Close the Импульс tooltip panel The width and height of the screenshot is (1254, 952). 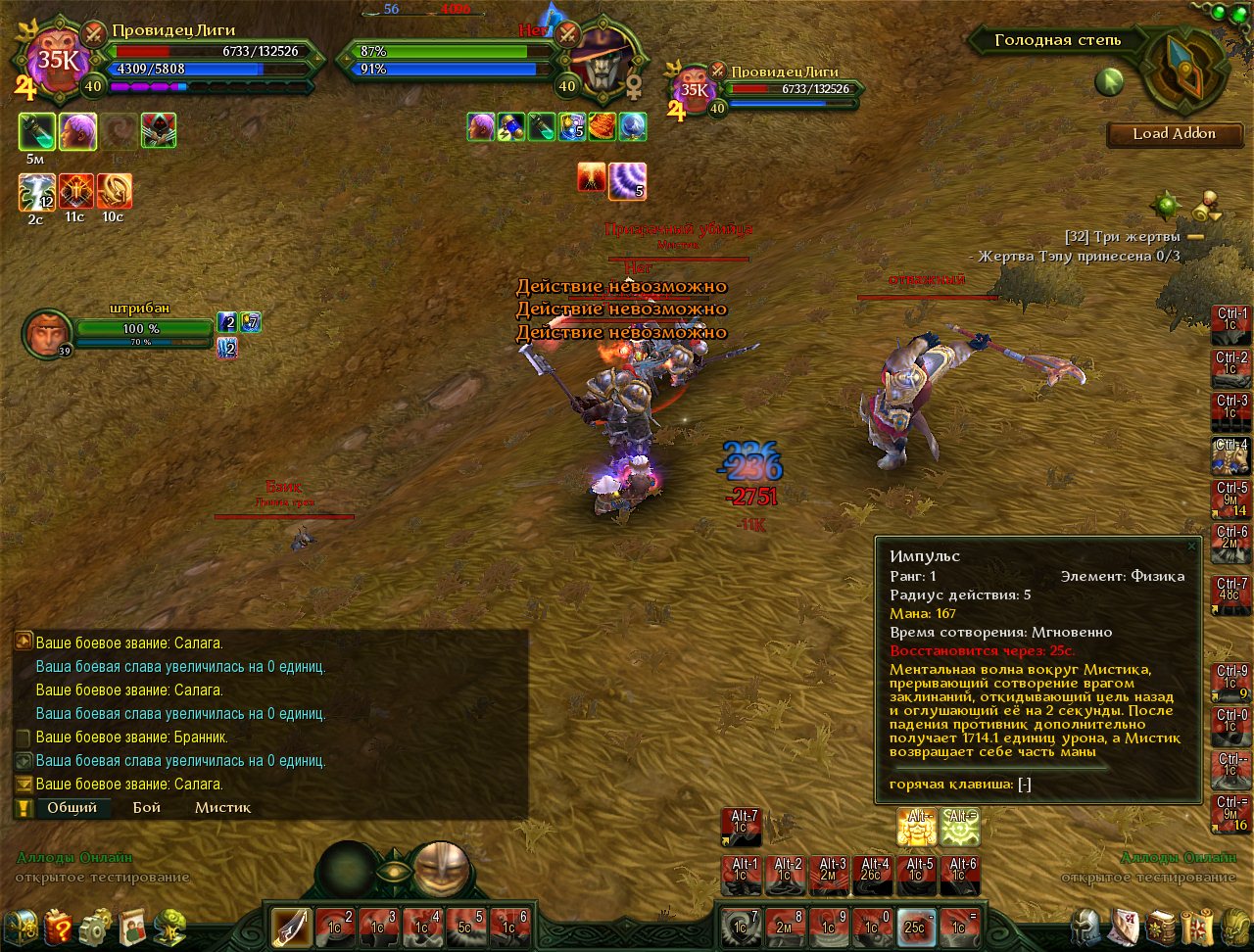[x=1191, y=546]
